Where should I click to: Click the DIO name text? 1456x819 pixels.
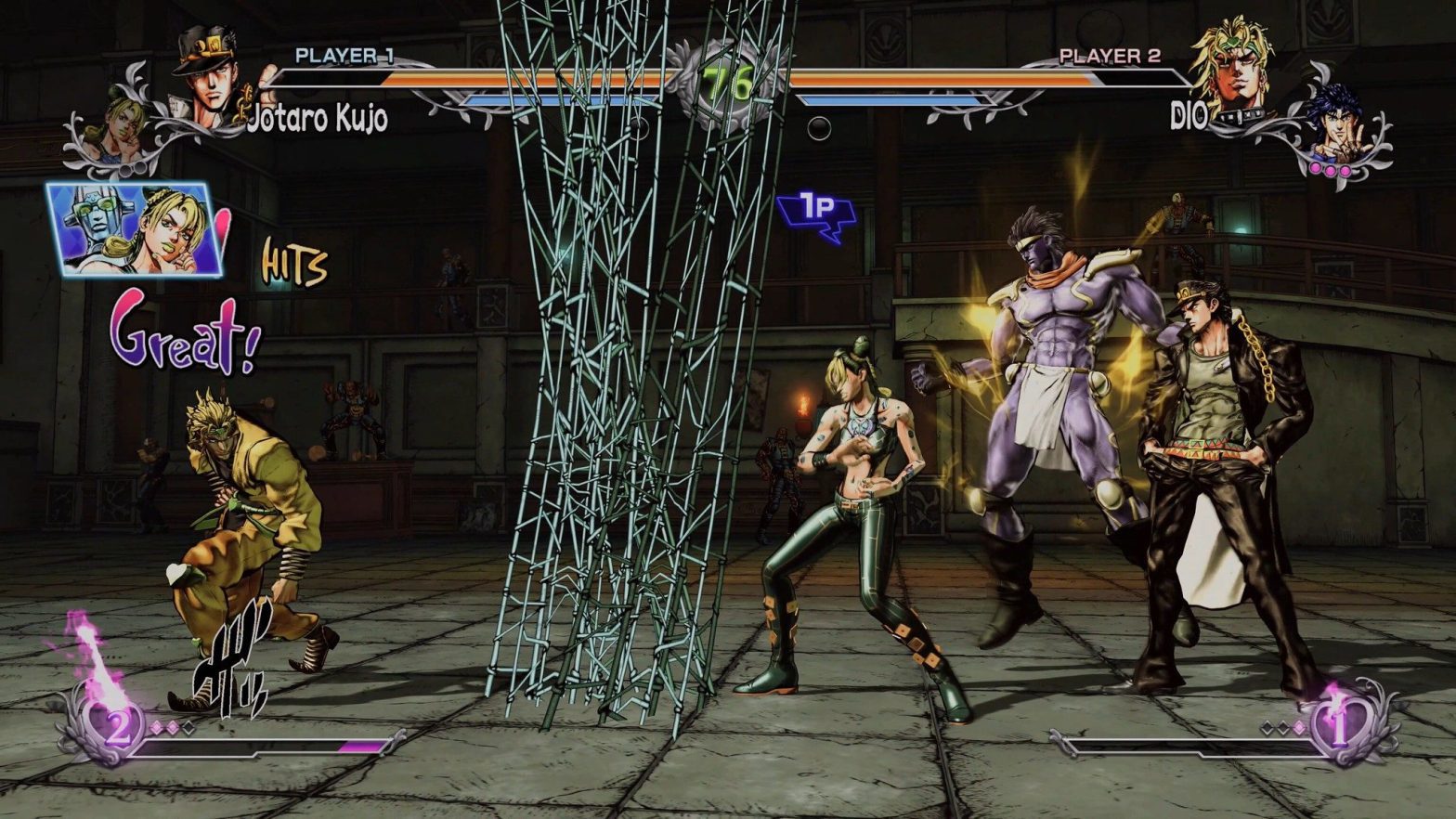tap(1189, 113)
